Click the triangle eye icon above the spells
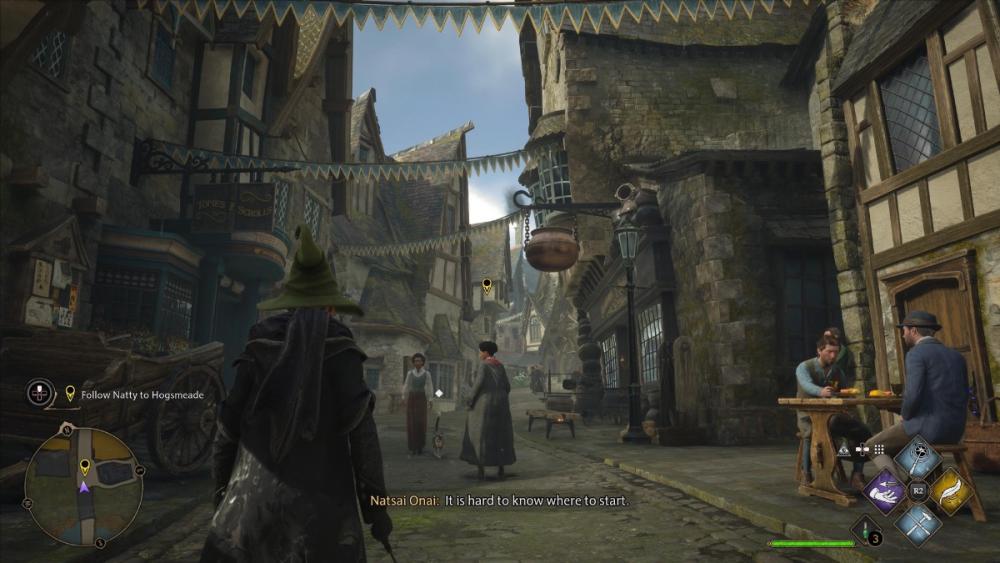 coord(843,450)
